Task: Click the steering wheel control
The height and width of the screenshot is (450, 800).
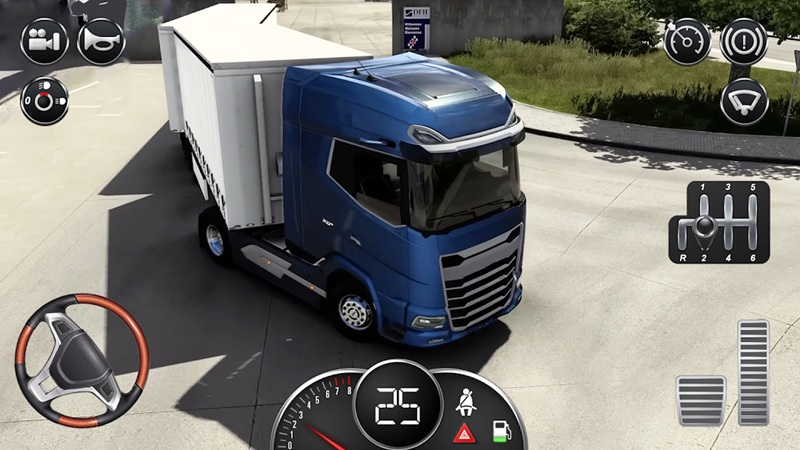Action: pyautogui.click(x=81, y=361)
